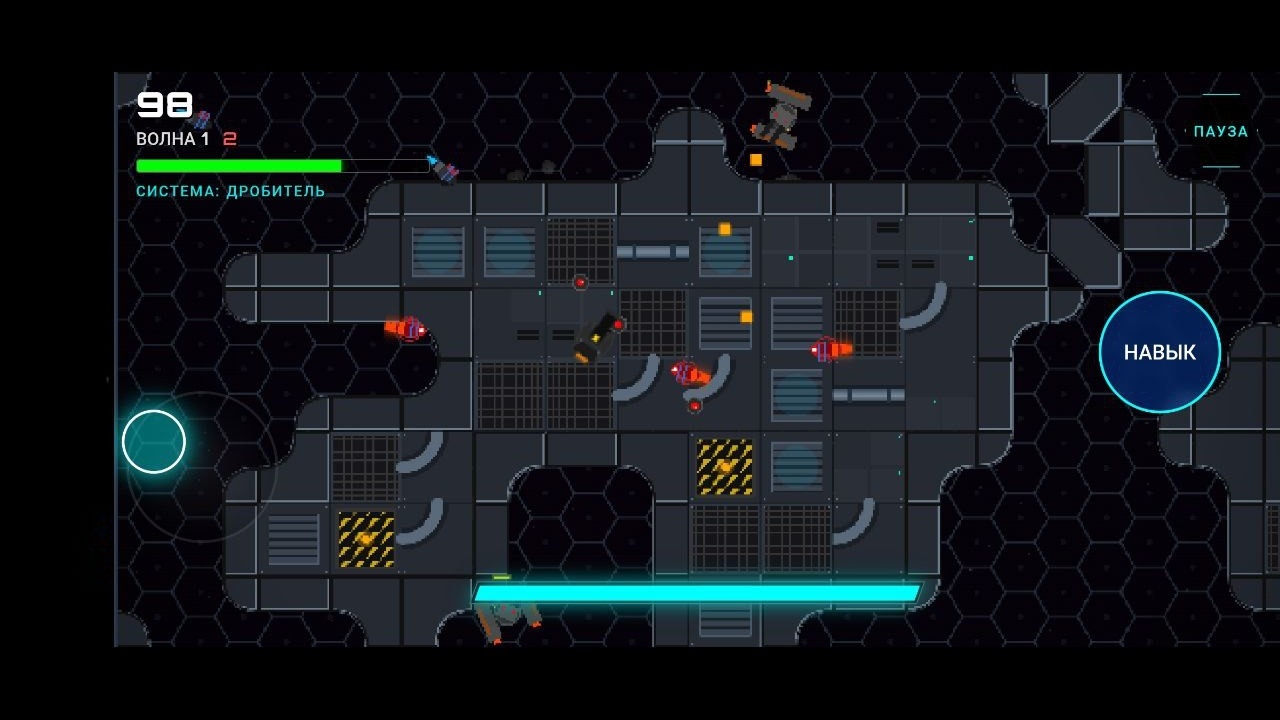Select the player mech in the center

point(597,337)
